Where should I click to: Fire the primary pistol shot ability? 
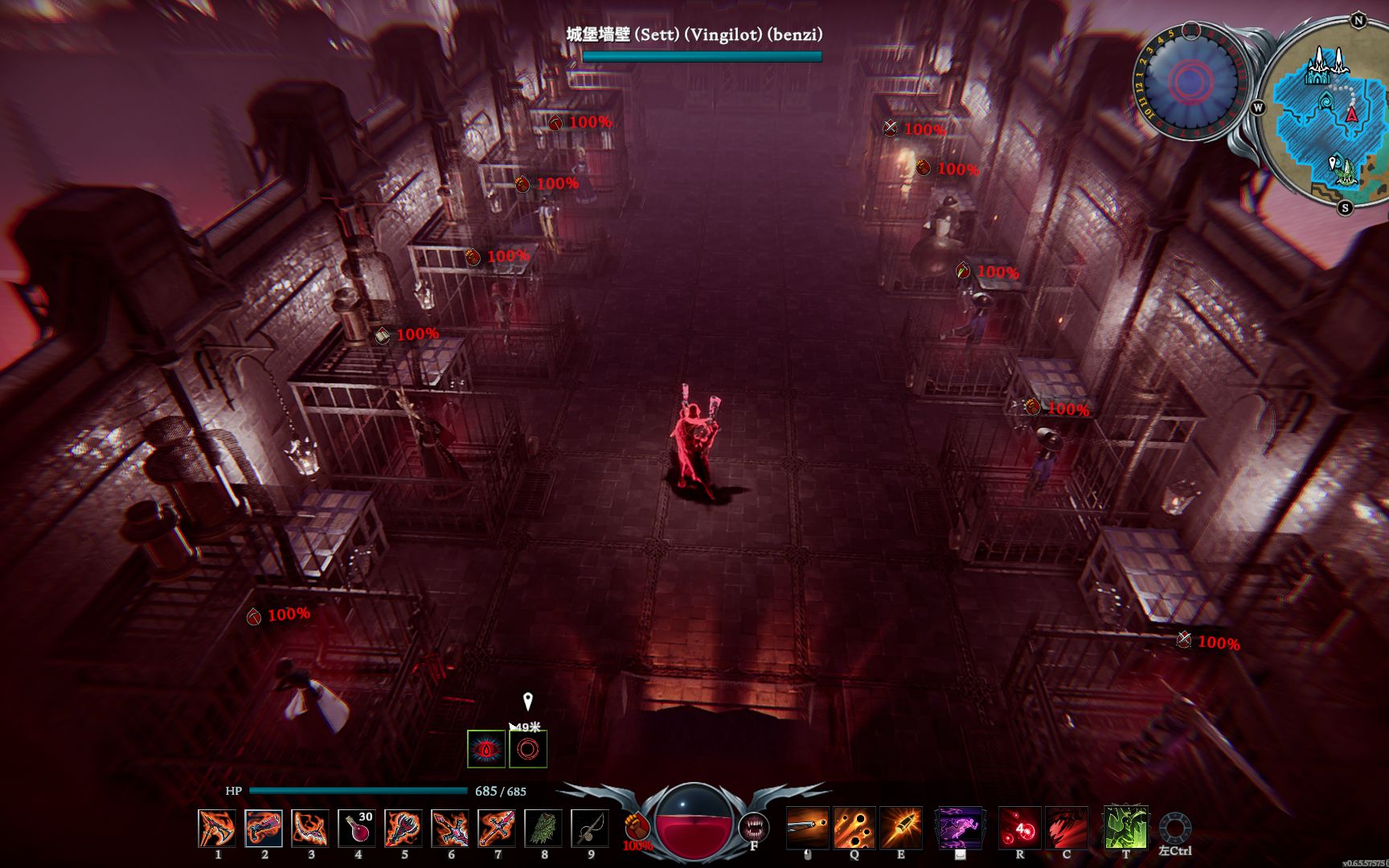point(807,828)
